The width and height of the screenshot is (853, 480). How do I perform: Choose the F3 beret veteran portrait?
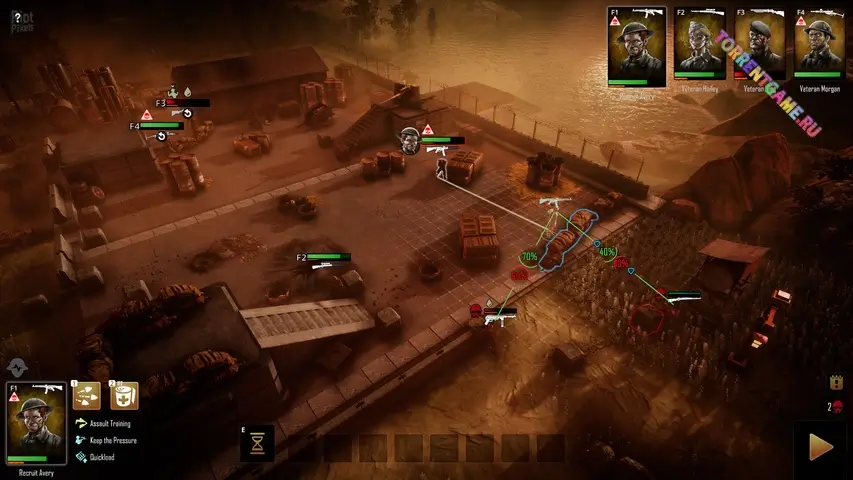pos(759,45)
